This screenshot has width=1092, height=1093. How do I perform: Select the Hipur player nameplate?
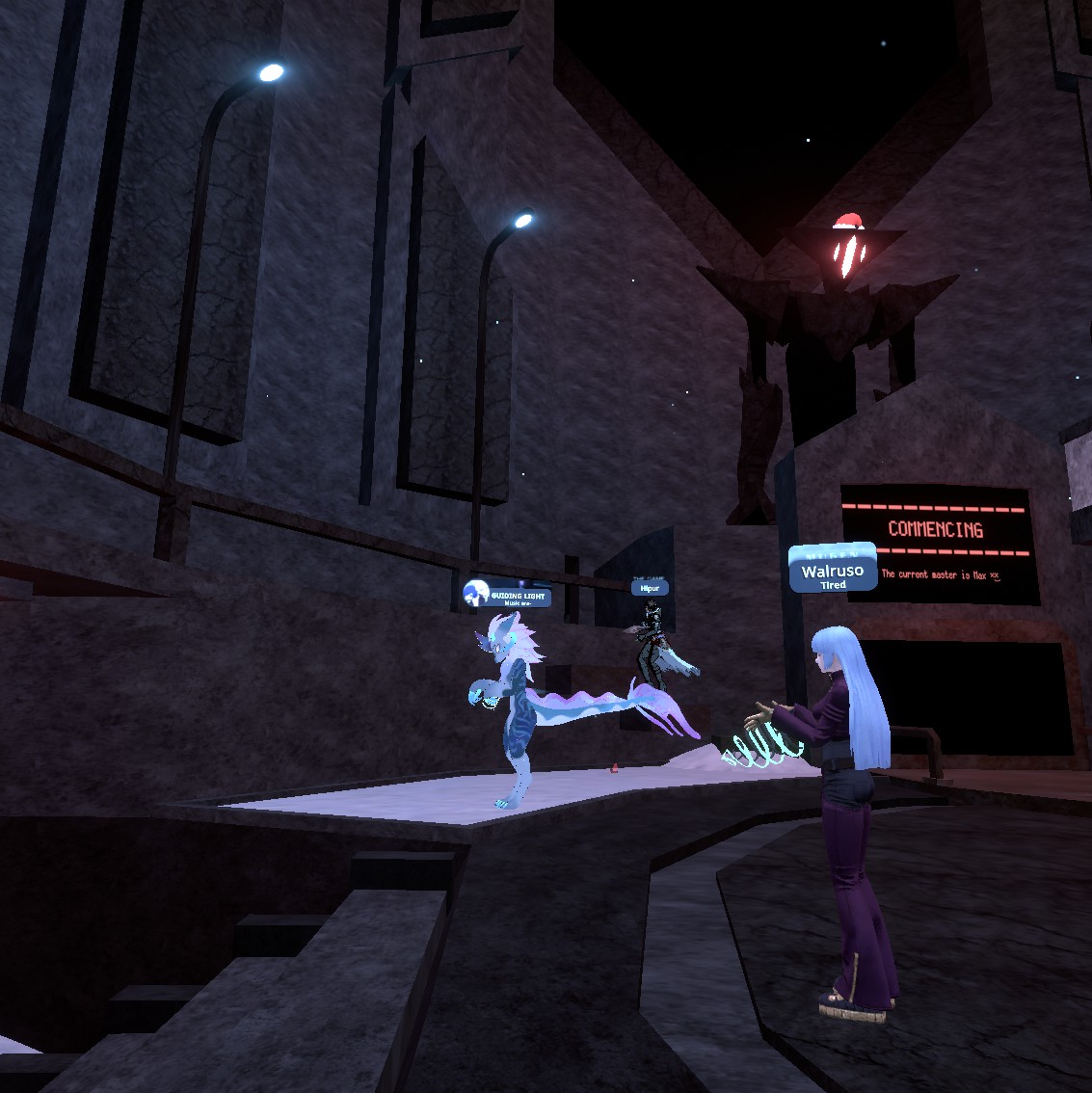[650, 587]
